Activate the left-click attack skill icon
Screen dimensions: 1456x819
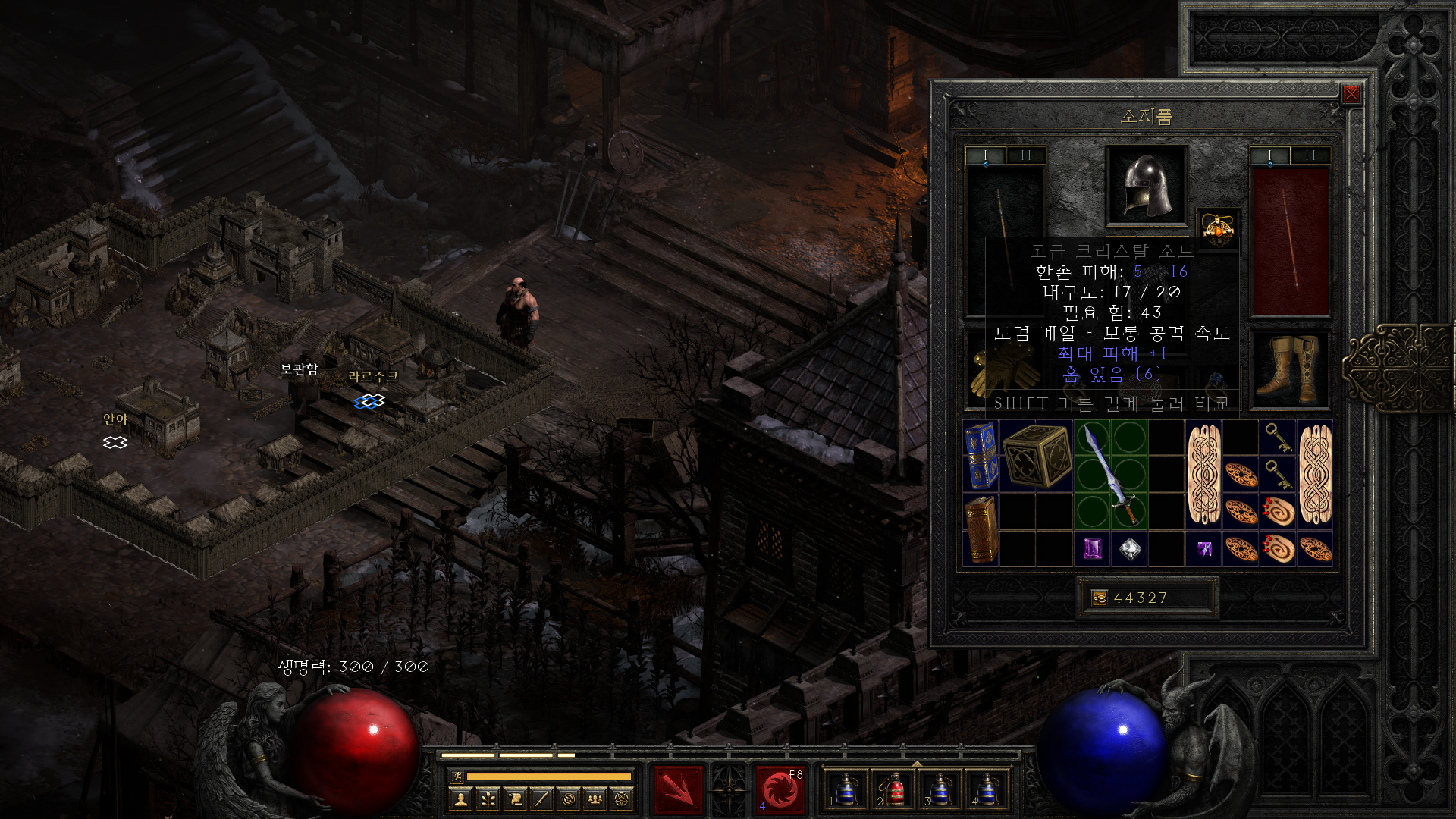pos(678,790)
